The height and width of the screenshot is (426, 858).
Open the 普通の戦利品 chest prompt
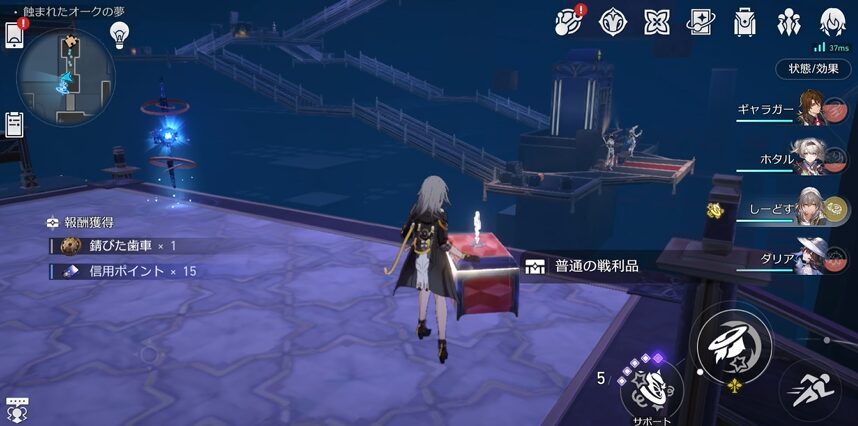[583, 266]
